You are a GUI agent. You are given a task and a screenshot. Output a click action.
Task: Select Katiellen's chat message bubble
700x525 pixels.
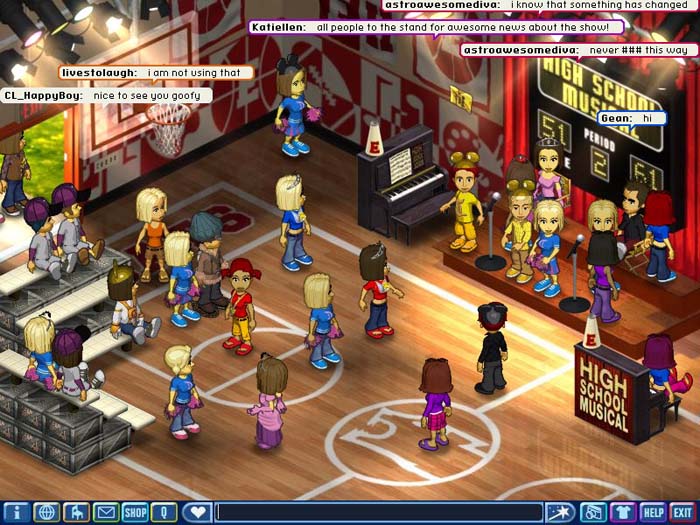tap(436, 27)
